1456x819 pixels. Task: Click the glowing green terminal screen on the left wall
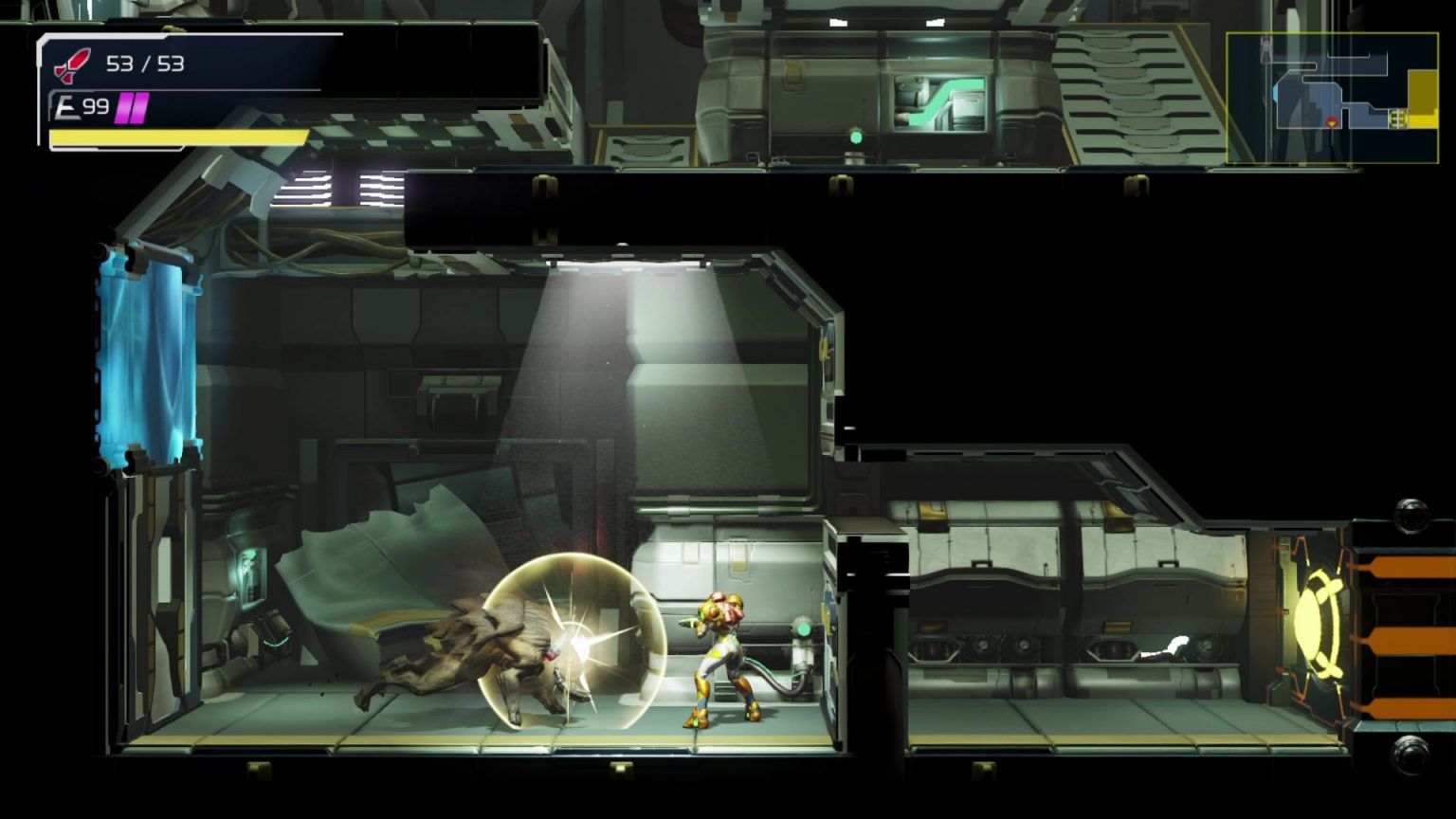tap(251, 575)
